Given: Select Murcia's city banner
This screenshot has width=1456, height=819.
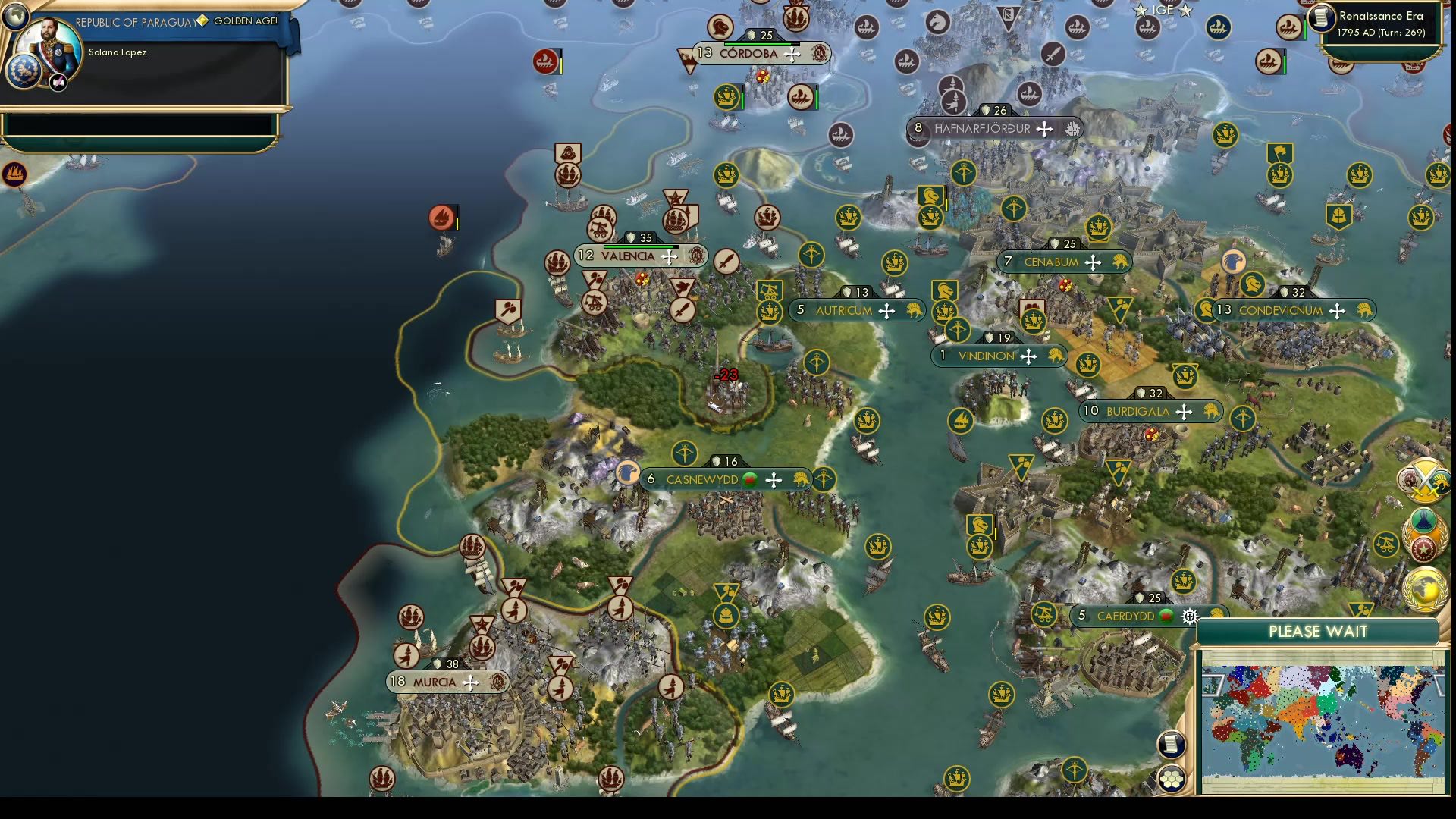Looking at the screenshot, I should coord(444,682).
